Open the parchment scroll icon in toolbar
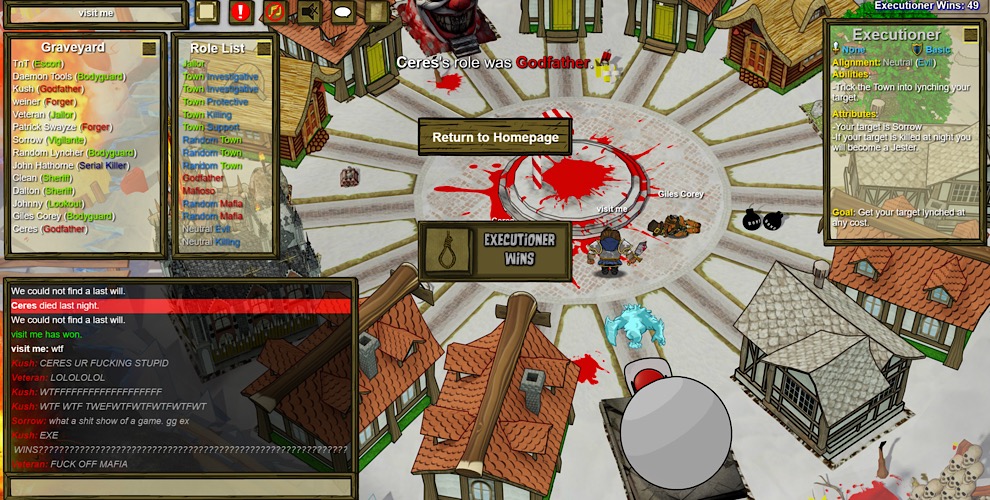 pos(376,12)
